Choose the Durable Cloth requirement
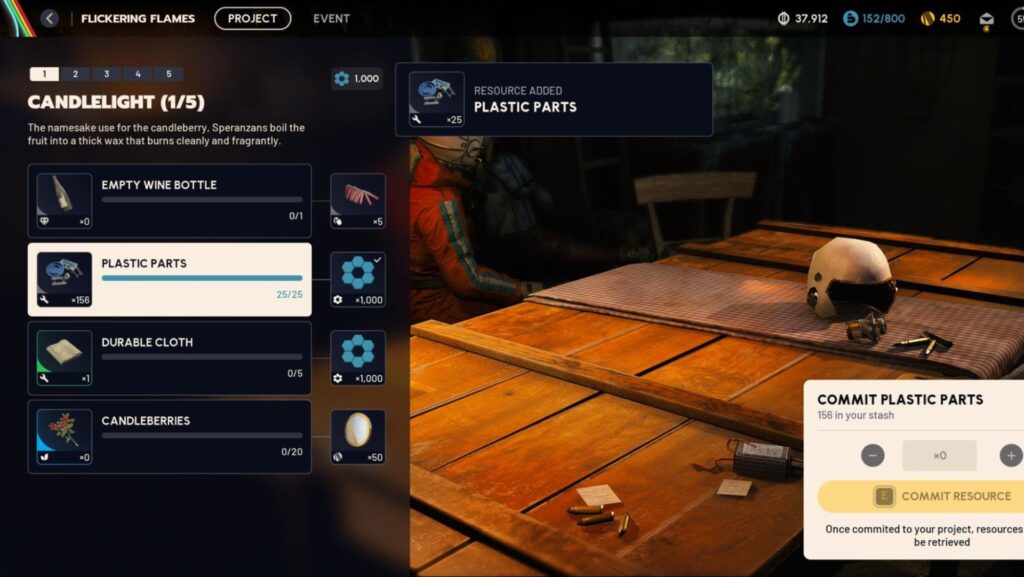This screenshot has height=577, width=1024. pos(169,358)
